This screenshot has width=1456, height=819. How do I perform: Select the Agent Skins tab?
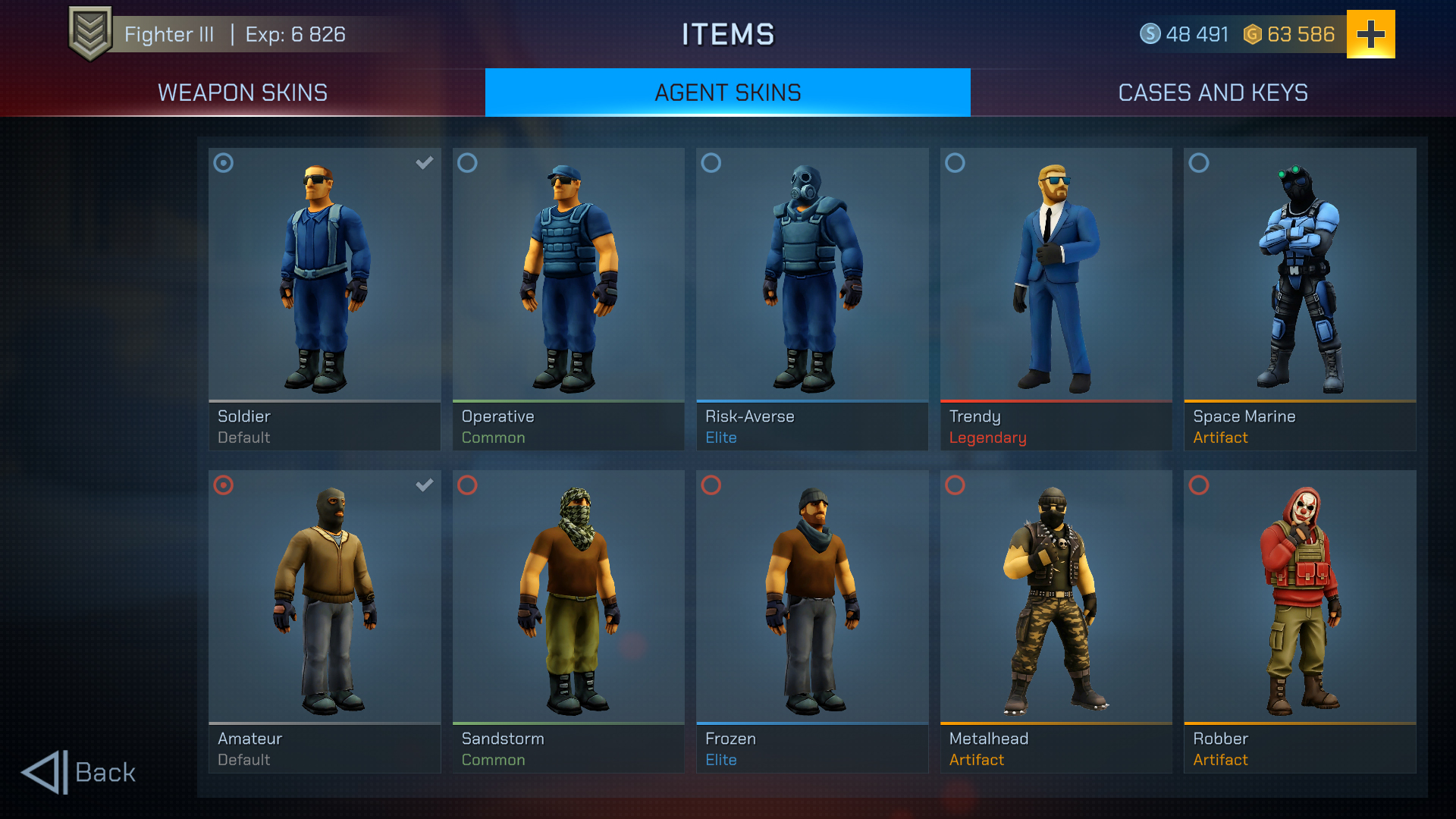click(x=727, y=92)
